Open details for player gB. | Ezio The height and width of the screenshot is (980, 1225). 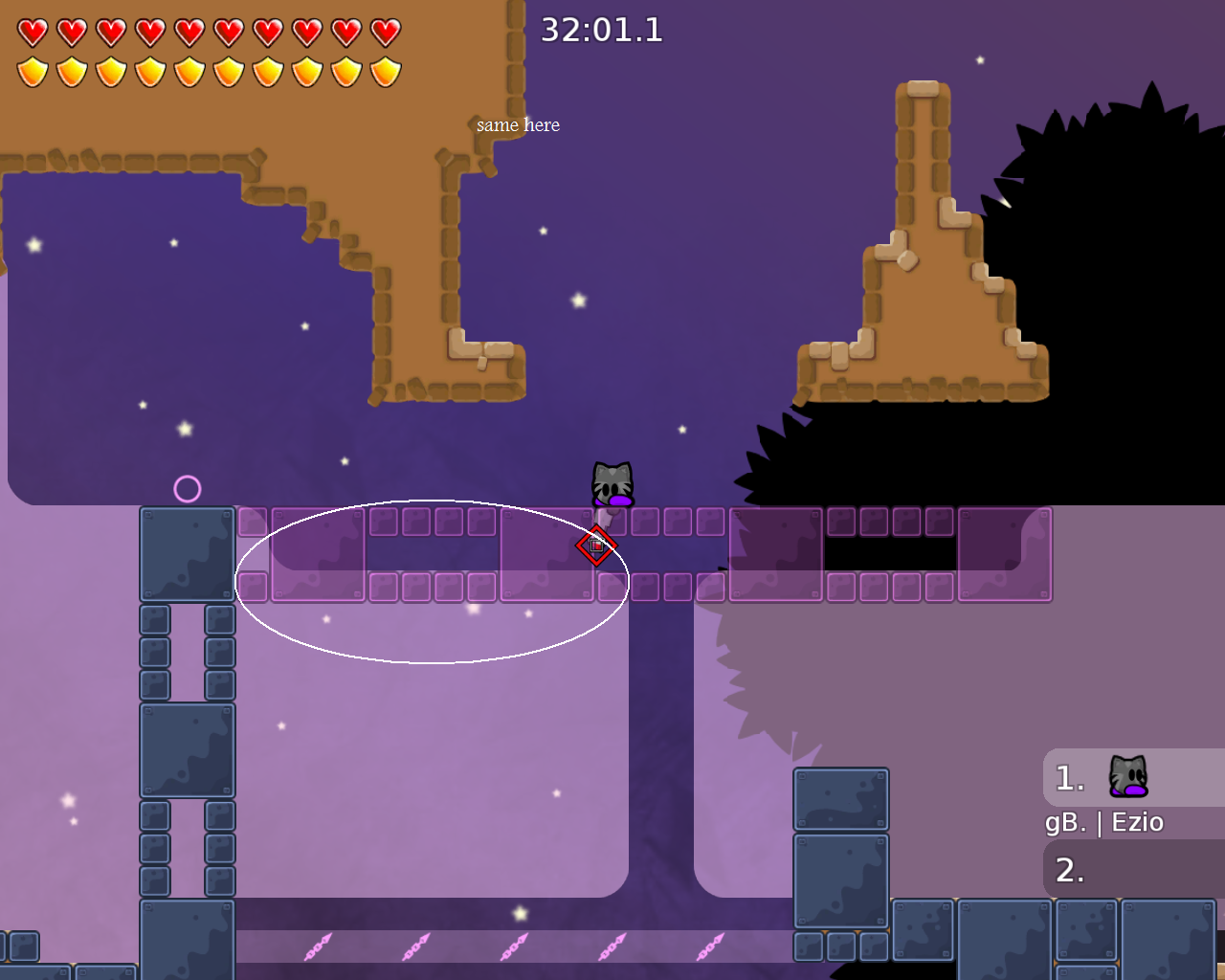pyautogui.click(x=1102, y=821)
